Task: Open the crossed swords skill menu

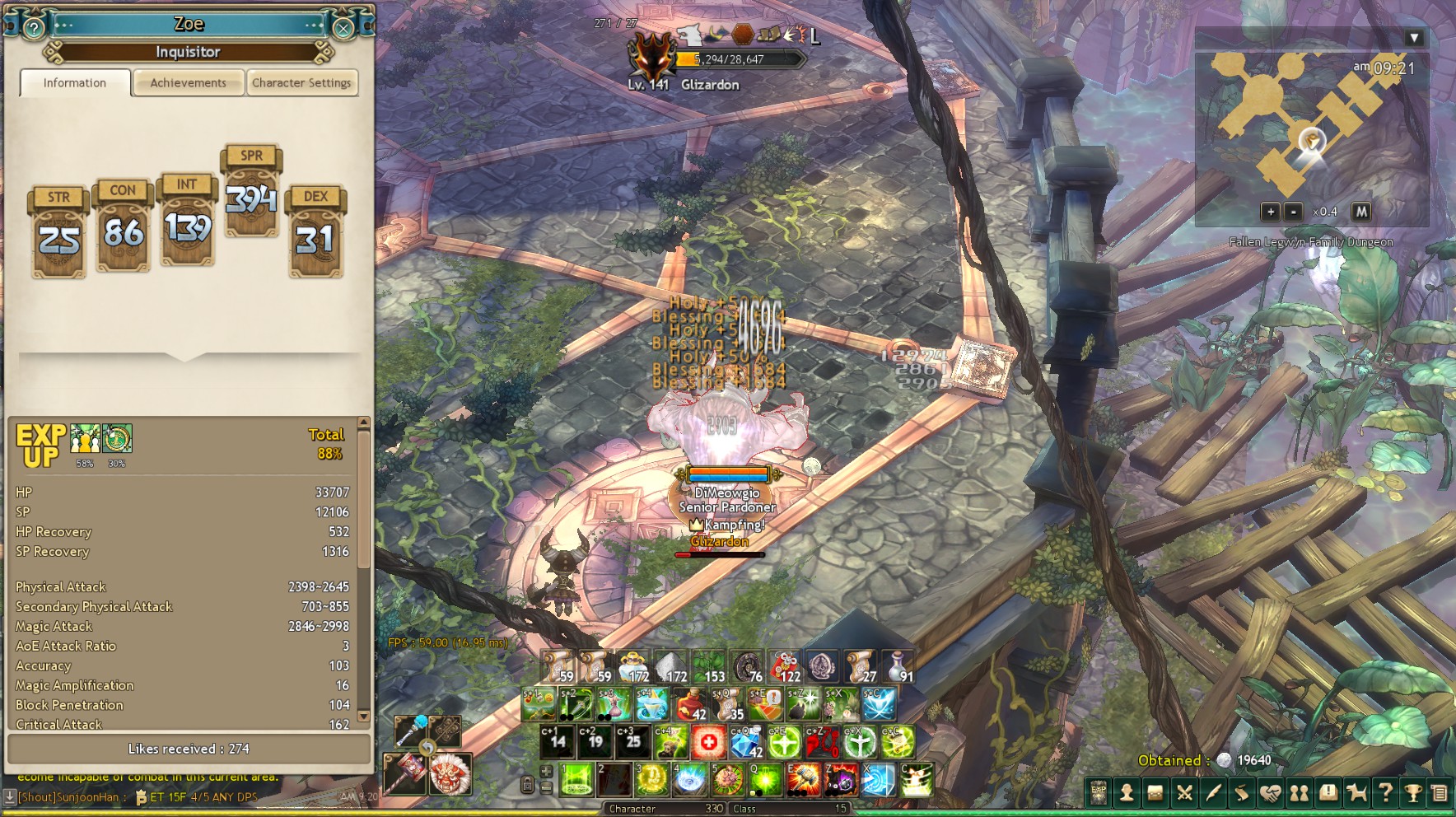Action: [1184, 793]
